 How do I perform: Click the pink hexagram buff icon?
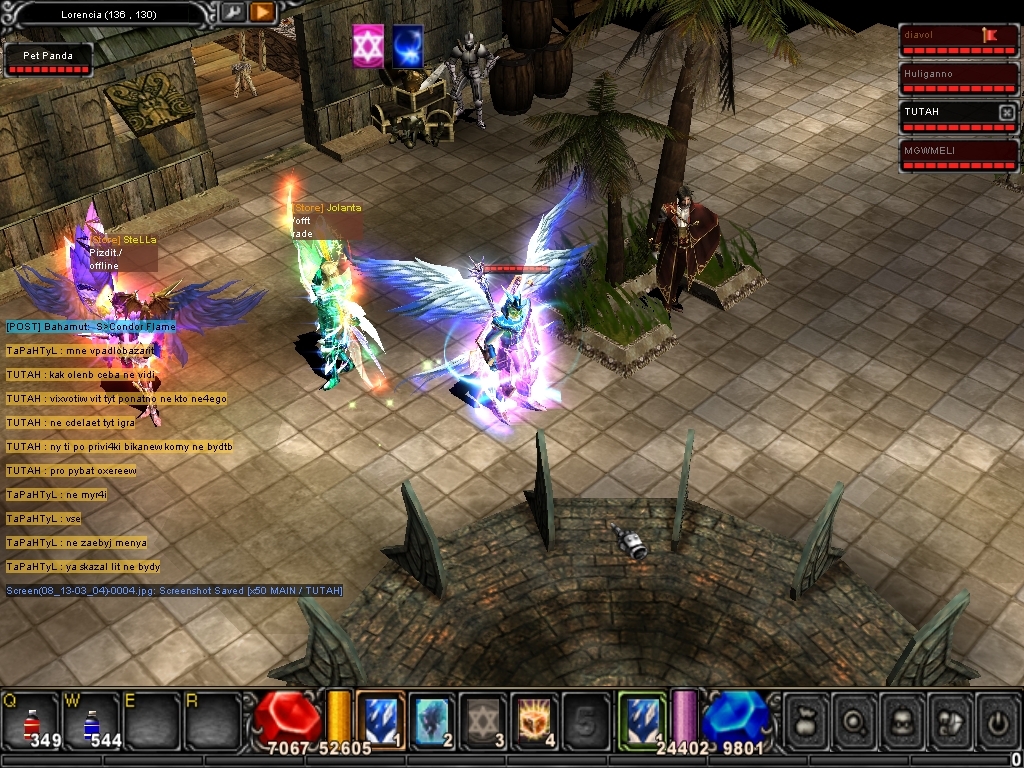368,47
